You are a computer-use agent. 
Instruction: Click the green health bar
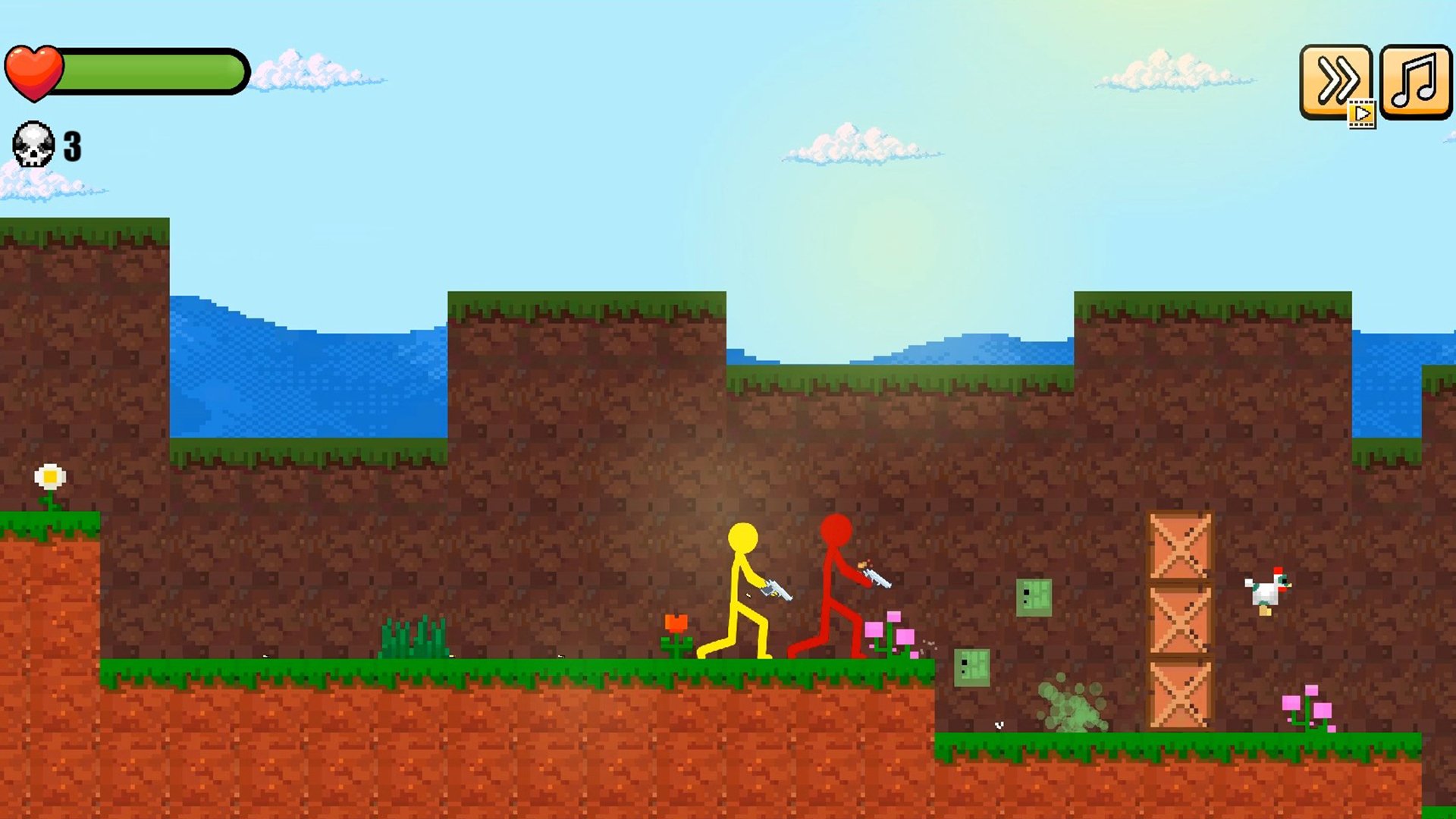pyautogui.click(x=152, y=71)
